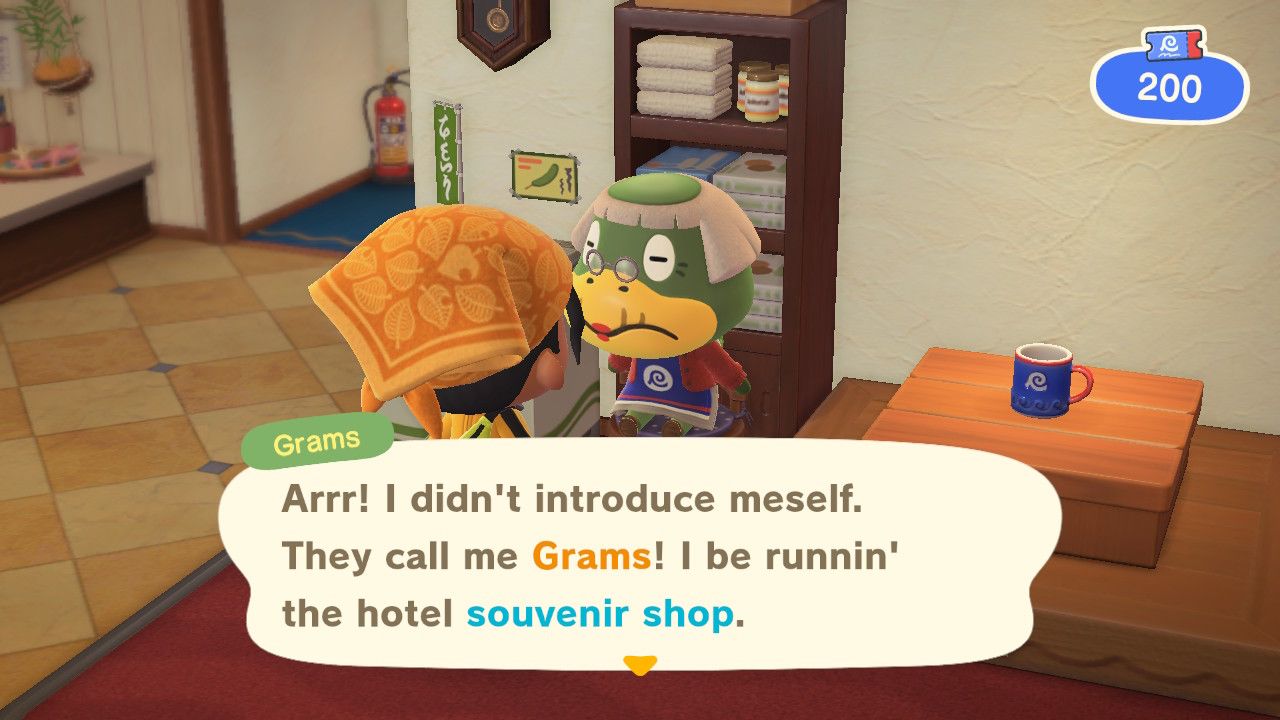Click the orange Grams text in dialogue
This screenshot has height=720, width=1280.
tap(589, 557)
